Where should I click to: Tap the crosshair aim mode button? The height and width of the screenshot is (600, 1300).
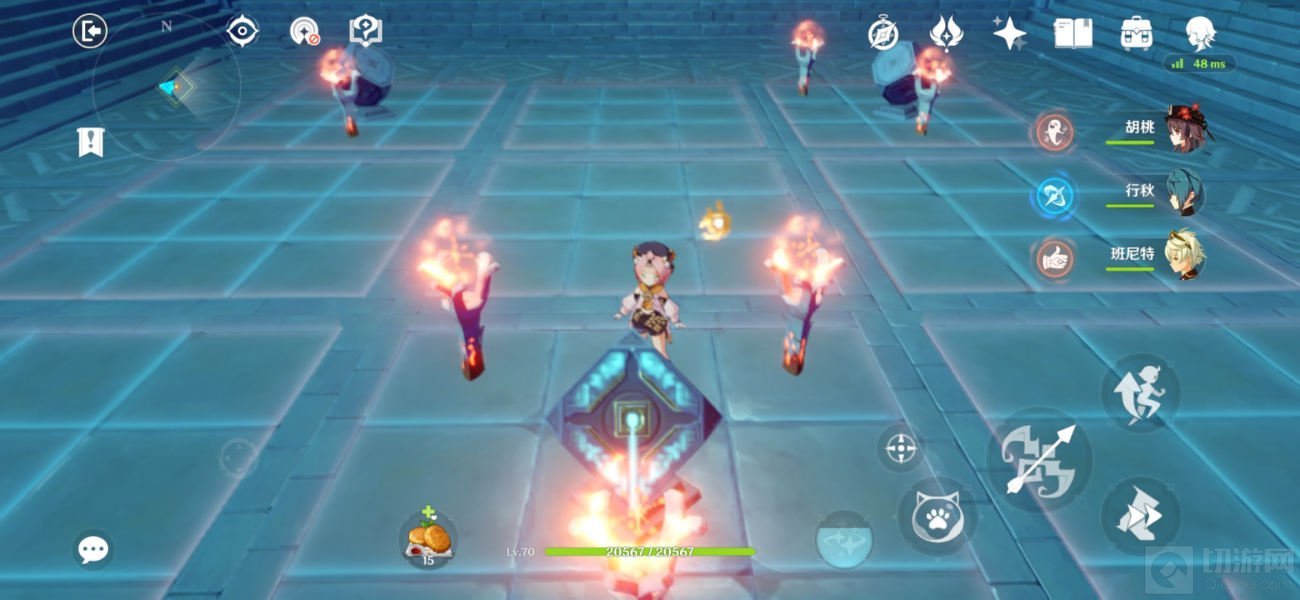[x=900, y=448]
